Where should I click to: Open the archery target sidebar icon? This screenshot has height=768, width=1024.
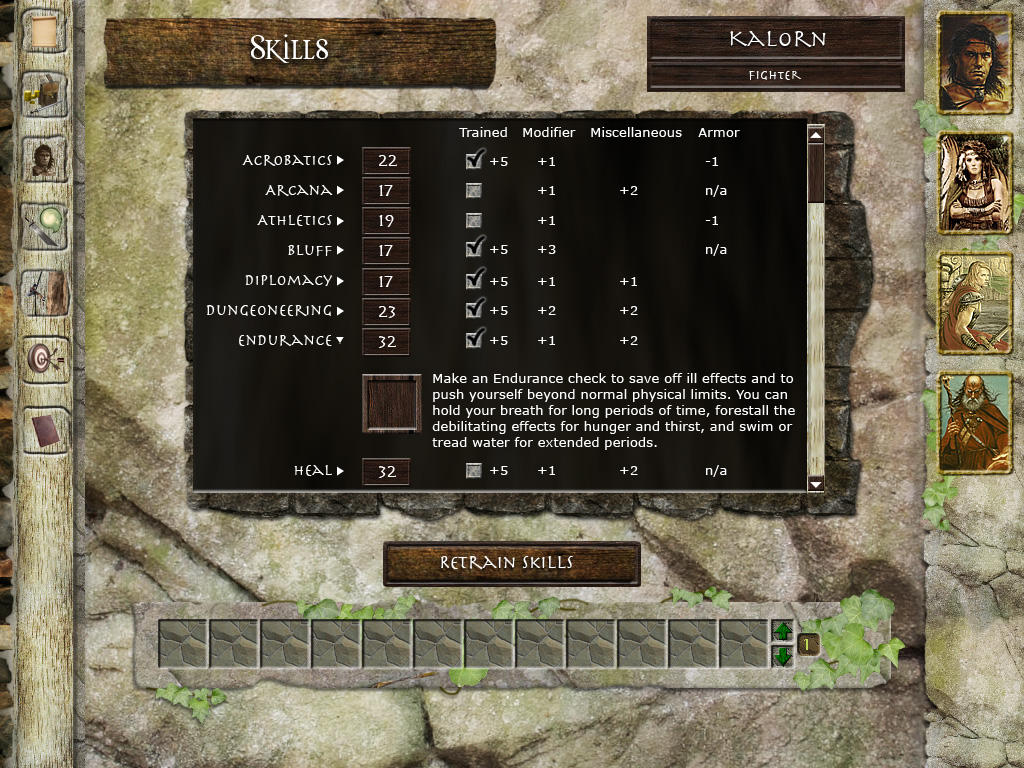(x=43, y=358)
